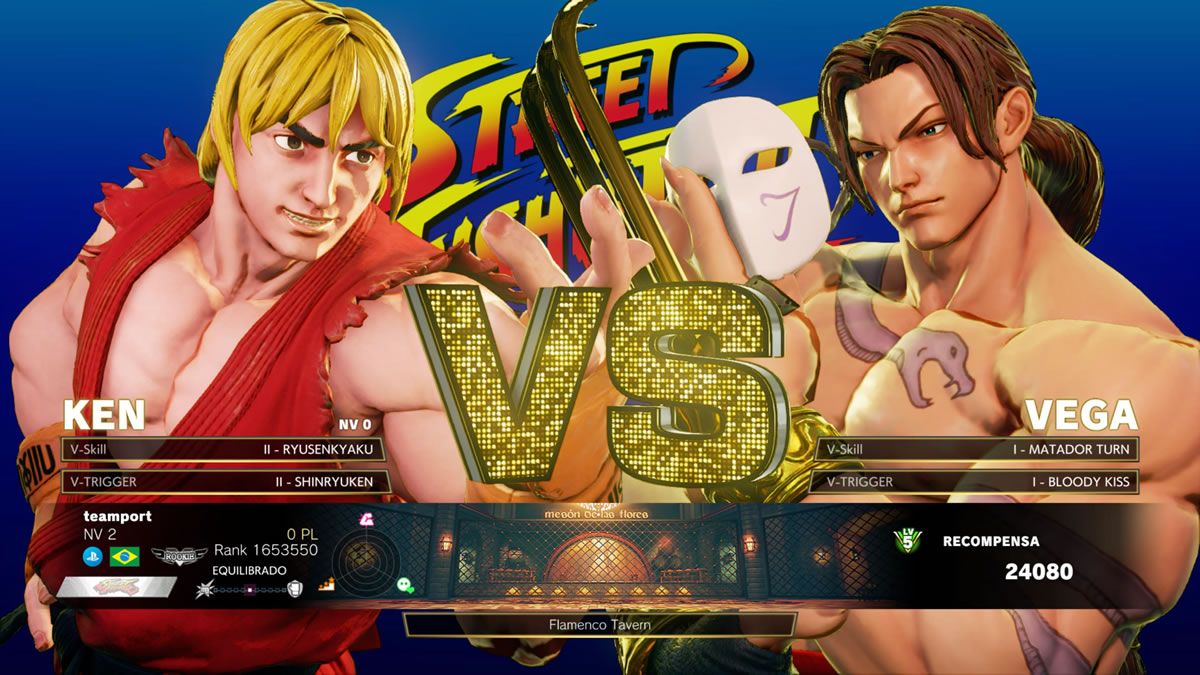Choose Vega's V-Skill Matador Turn row
This screenshot has width=1200, height=675.
977,449
